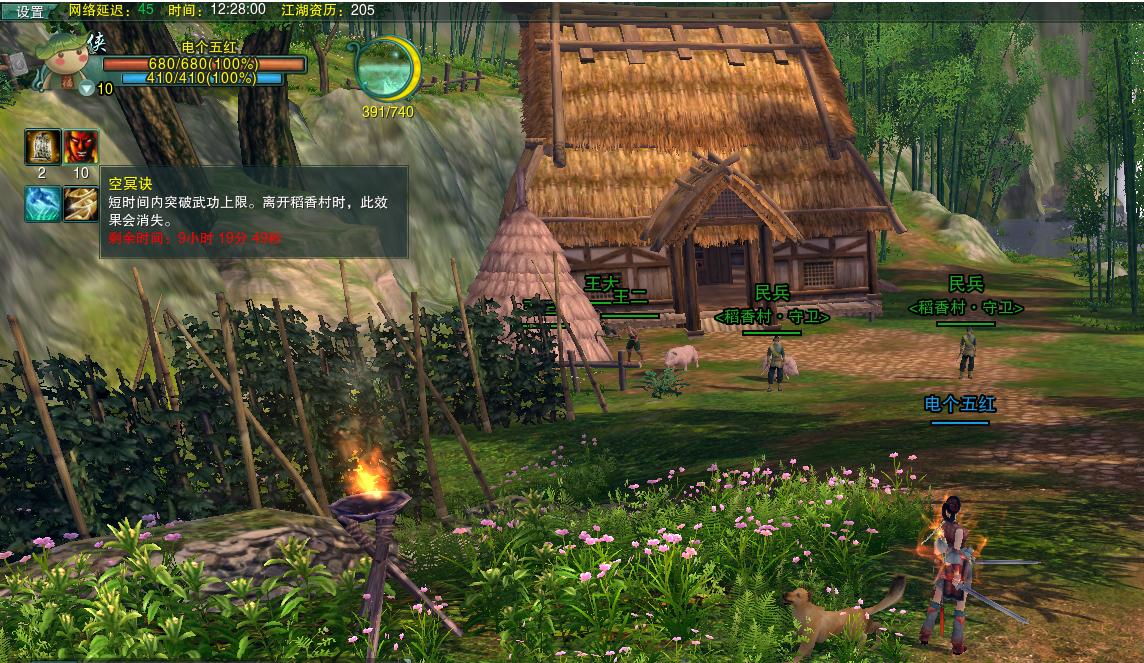Select the scroll buff icon marked 2
The height and width of the screenshot is (663, 1144).
(x=42, y=147)
